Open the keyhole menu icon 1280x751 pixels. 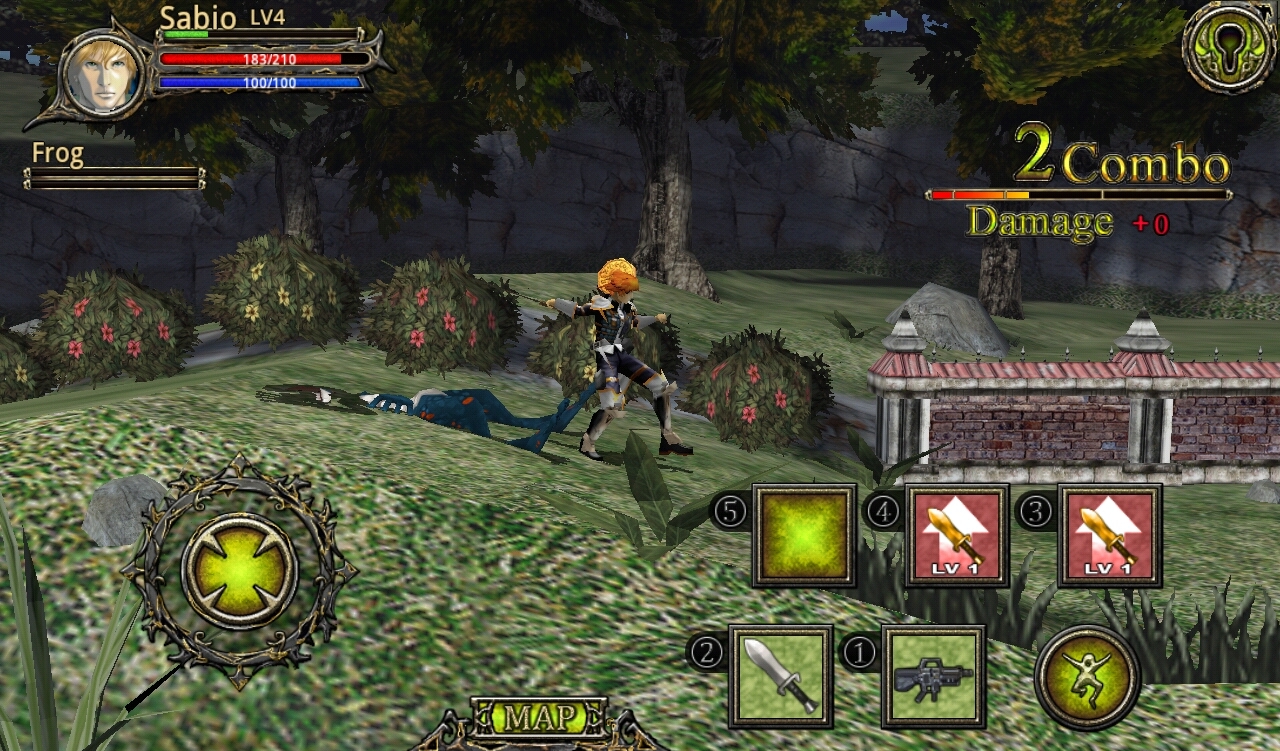[x=1229, y=45]
